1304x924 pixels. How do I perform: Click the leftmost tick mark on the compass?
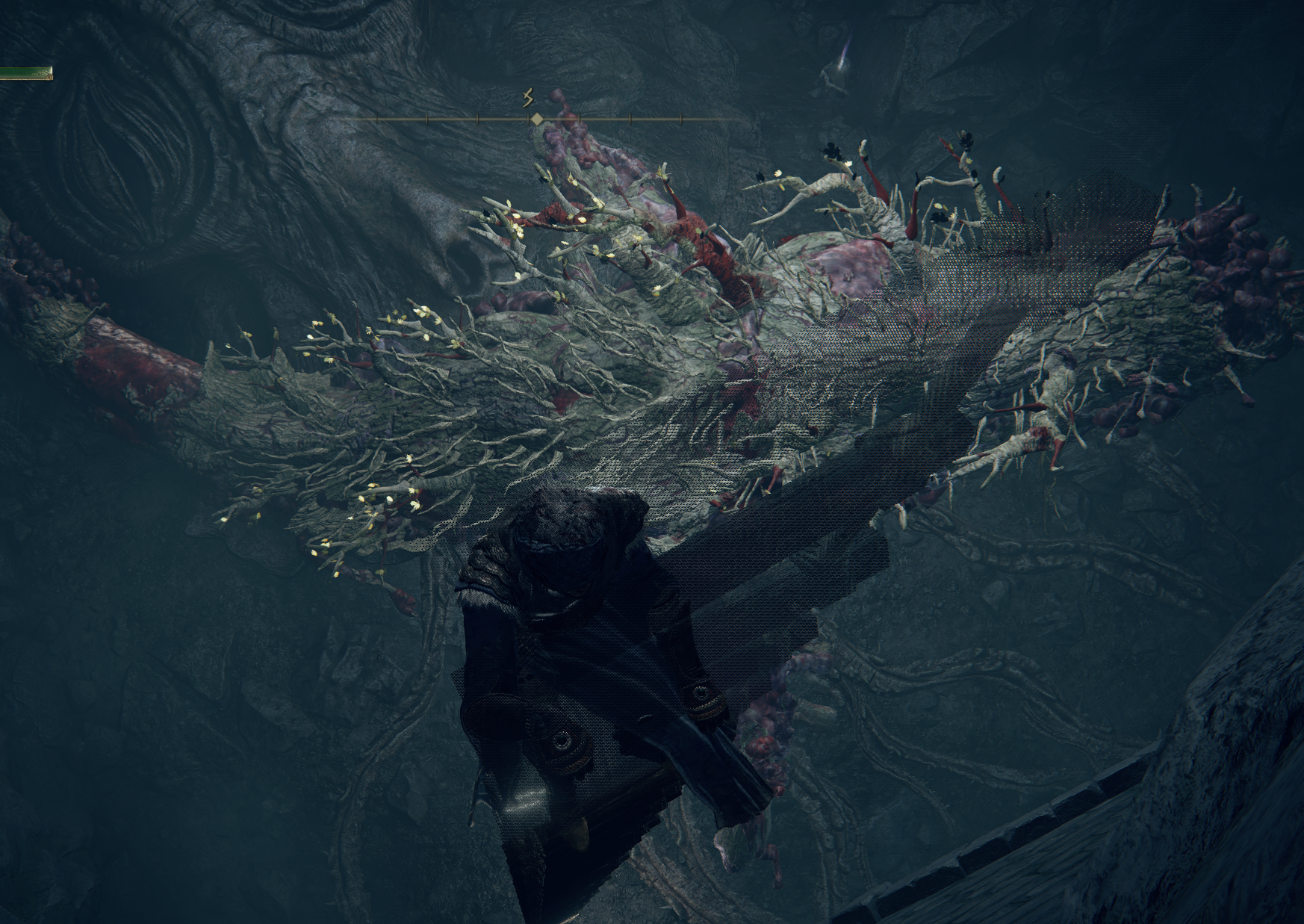tap(377, 117)
